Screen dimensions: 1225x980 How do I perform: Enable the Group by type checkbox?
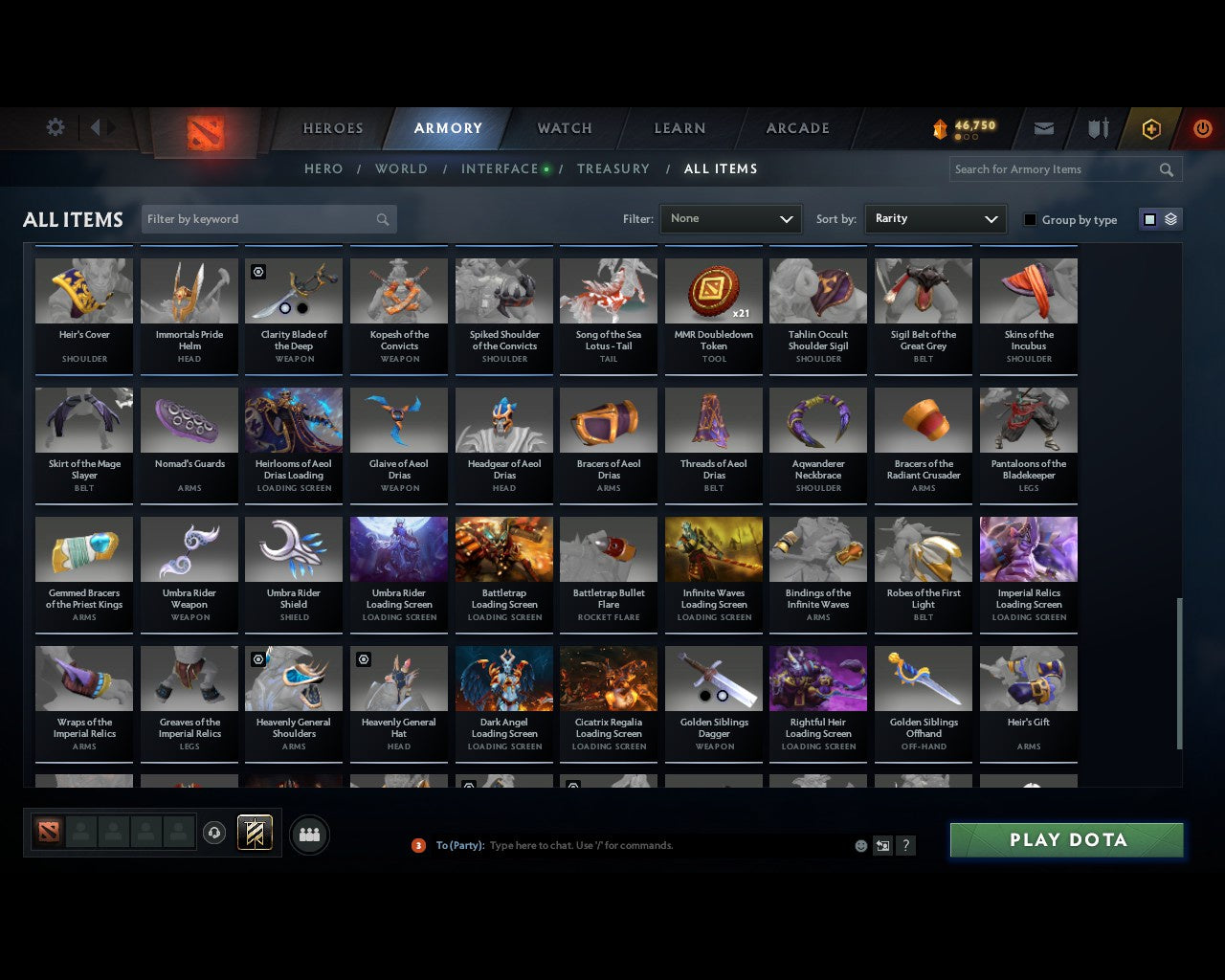pyautogui.click(x=1030, y=219)
